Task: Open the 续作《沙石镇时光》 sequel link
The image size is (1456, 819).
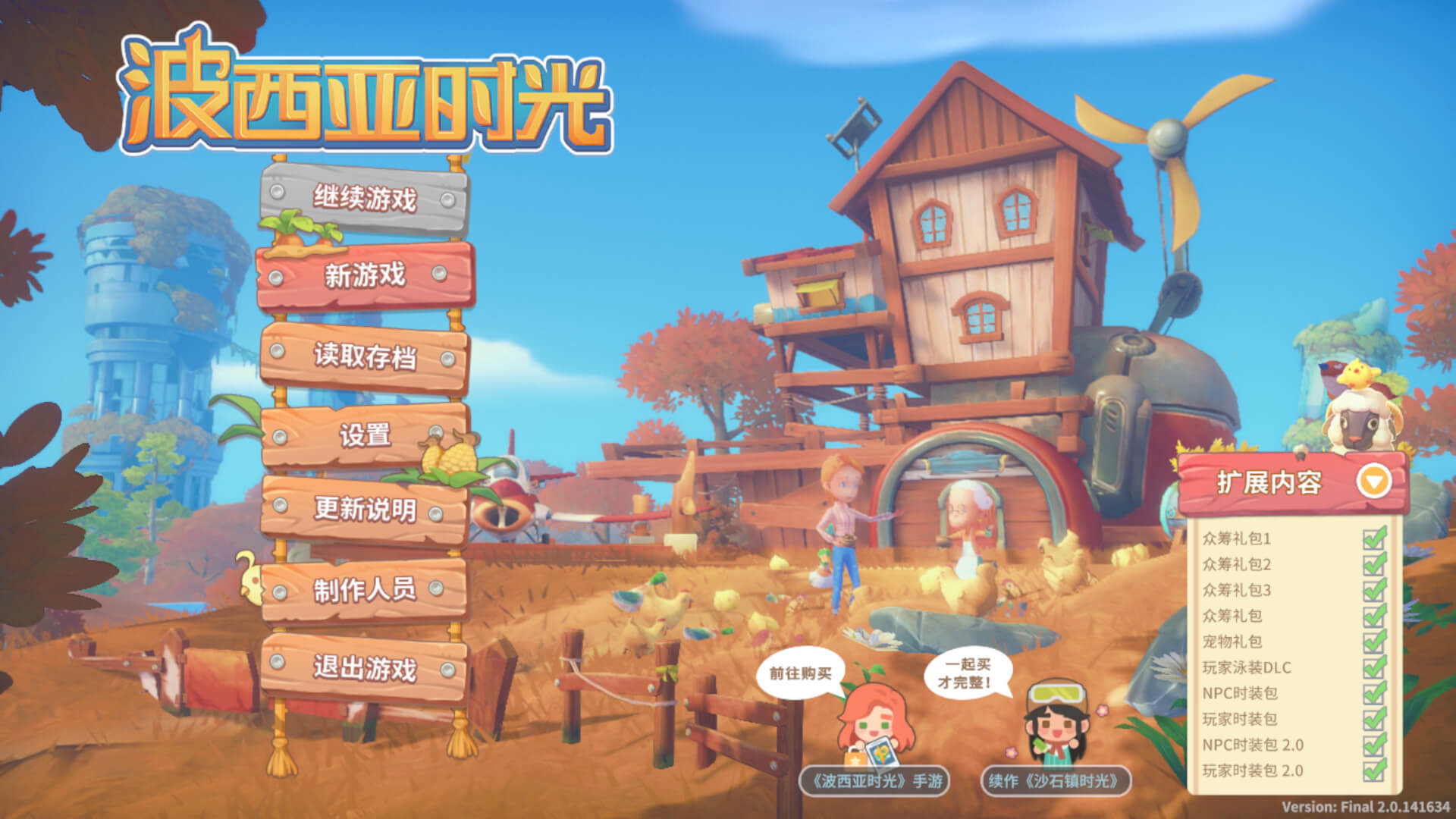Action: point(1056,780)
